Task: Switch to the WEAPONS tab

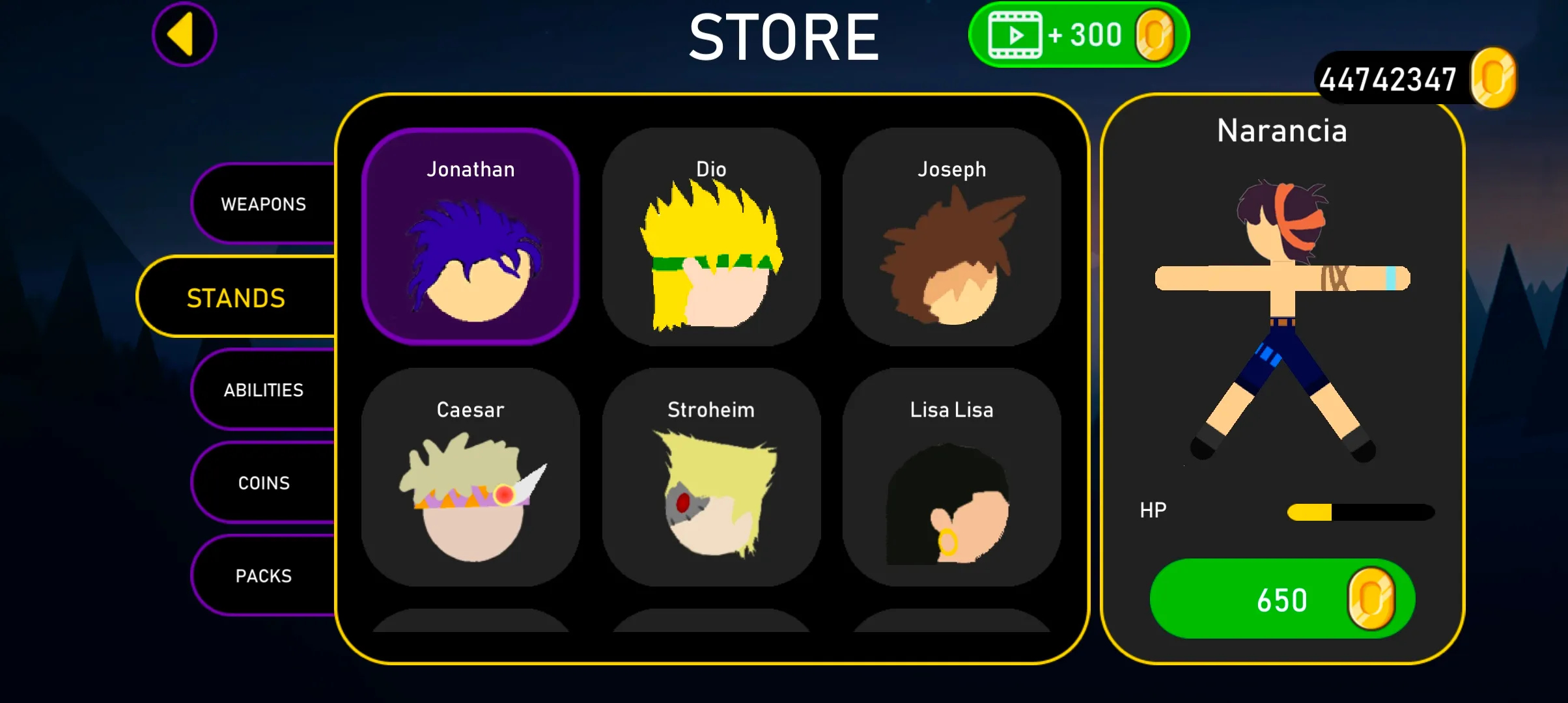Action: pos(263,204)
